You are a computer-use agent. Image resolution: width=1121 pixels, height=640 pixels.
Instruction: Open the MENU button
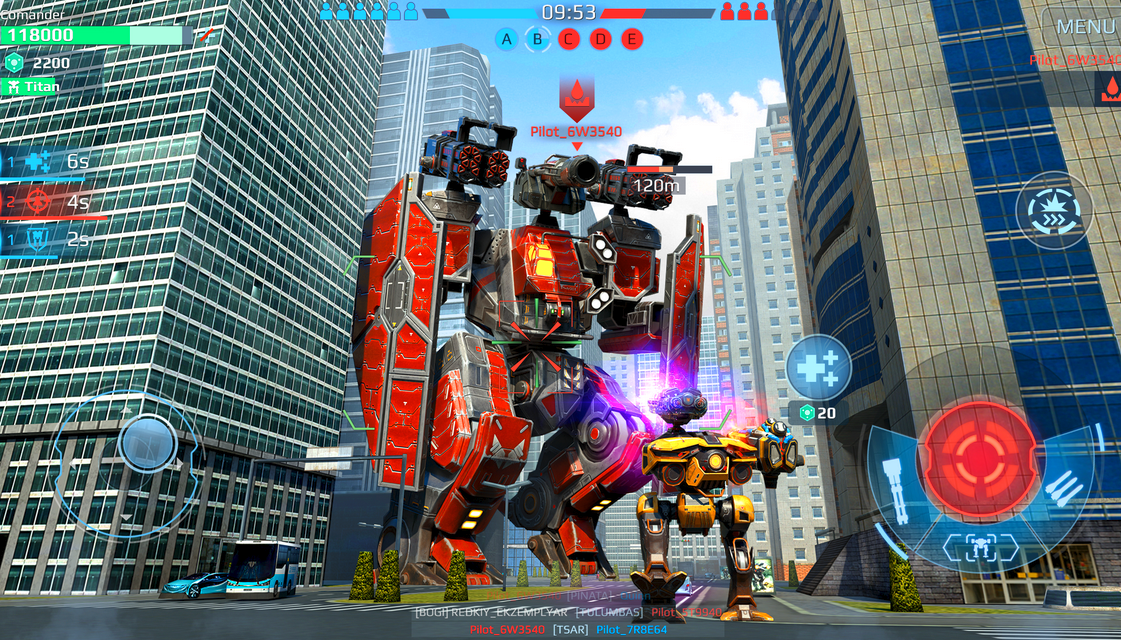click(x=1084, y=27)
